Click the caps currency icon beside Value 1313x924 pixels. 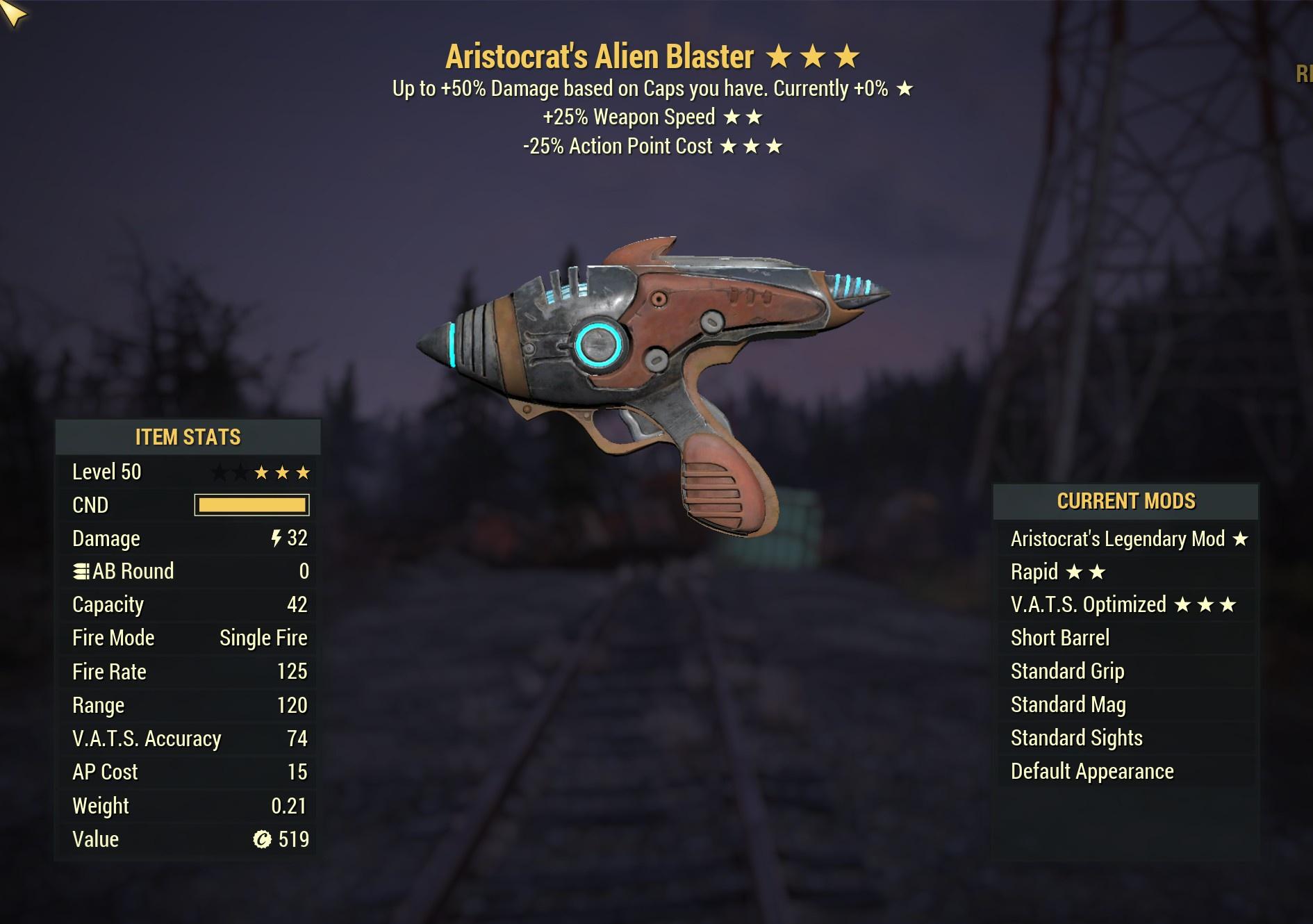point(261,839)
